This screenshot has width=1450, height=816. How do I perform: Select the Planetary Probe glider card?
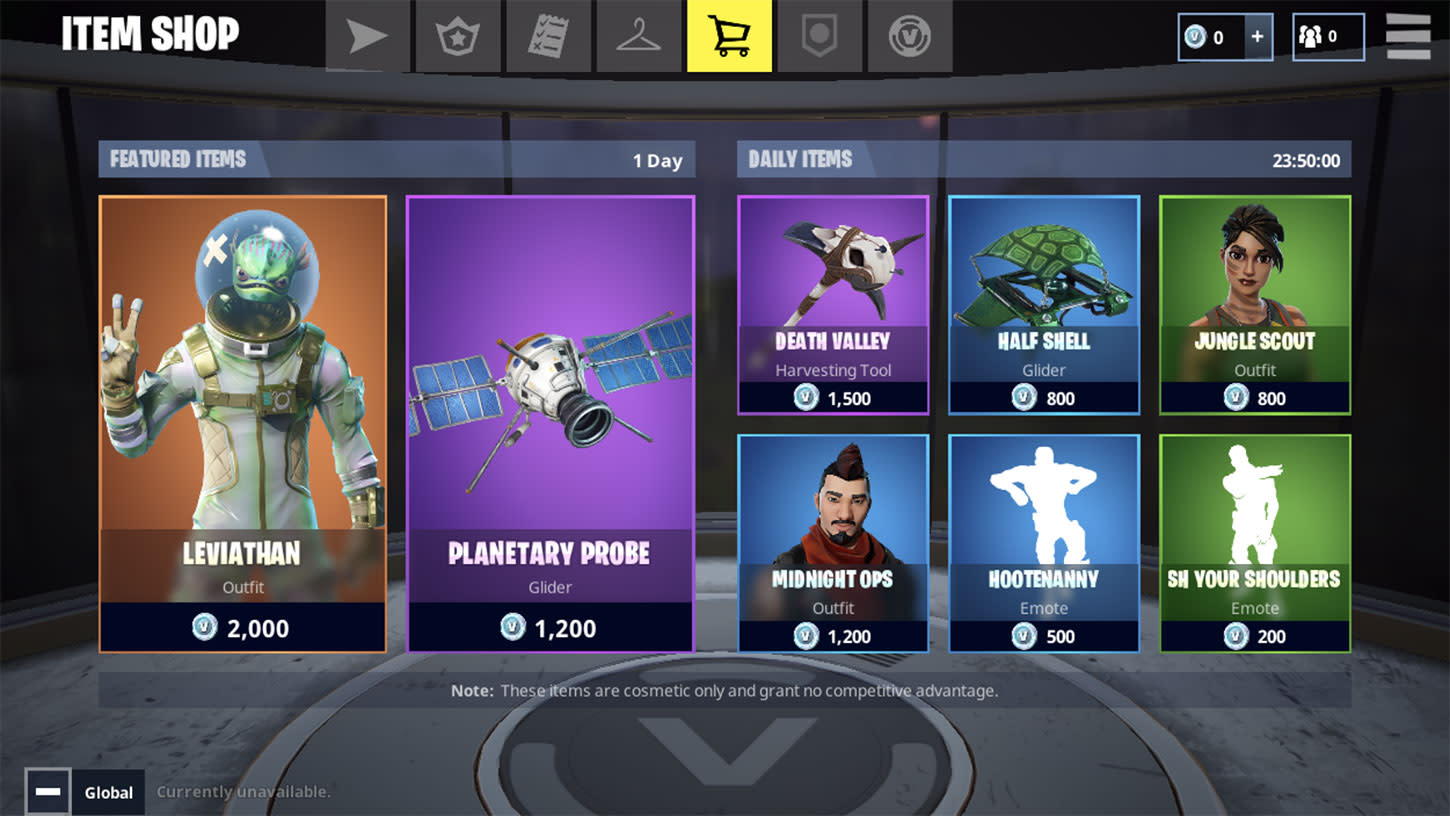pos(550,420)
